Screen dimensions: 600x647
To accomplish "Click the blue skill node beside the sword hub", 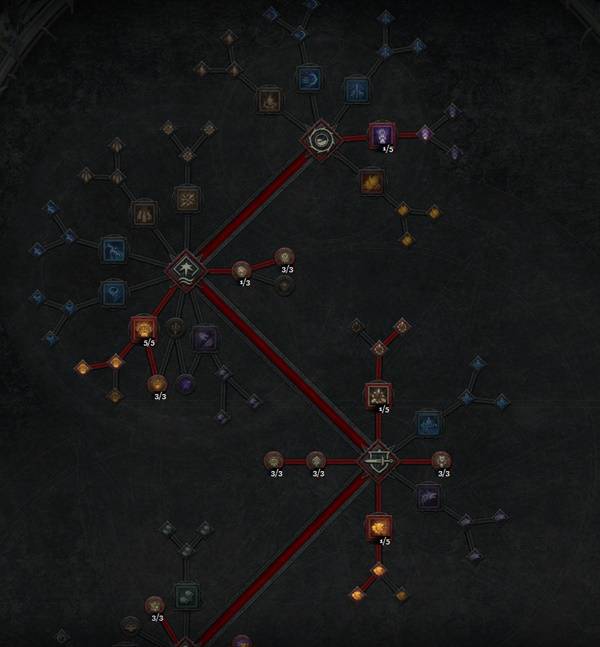I will pyautogui.click(x=428, y=423).
